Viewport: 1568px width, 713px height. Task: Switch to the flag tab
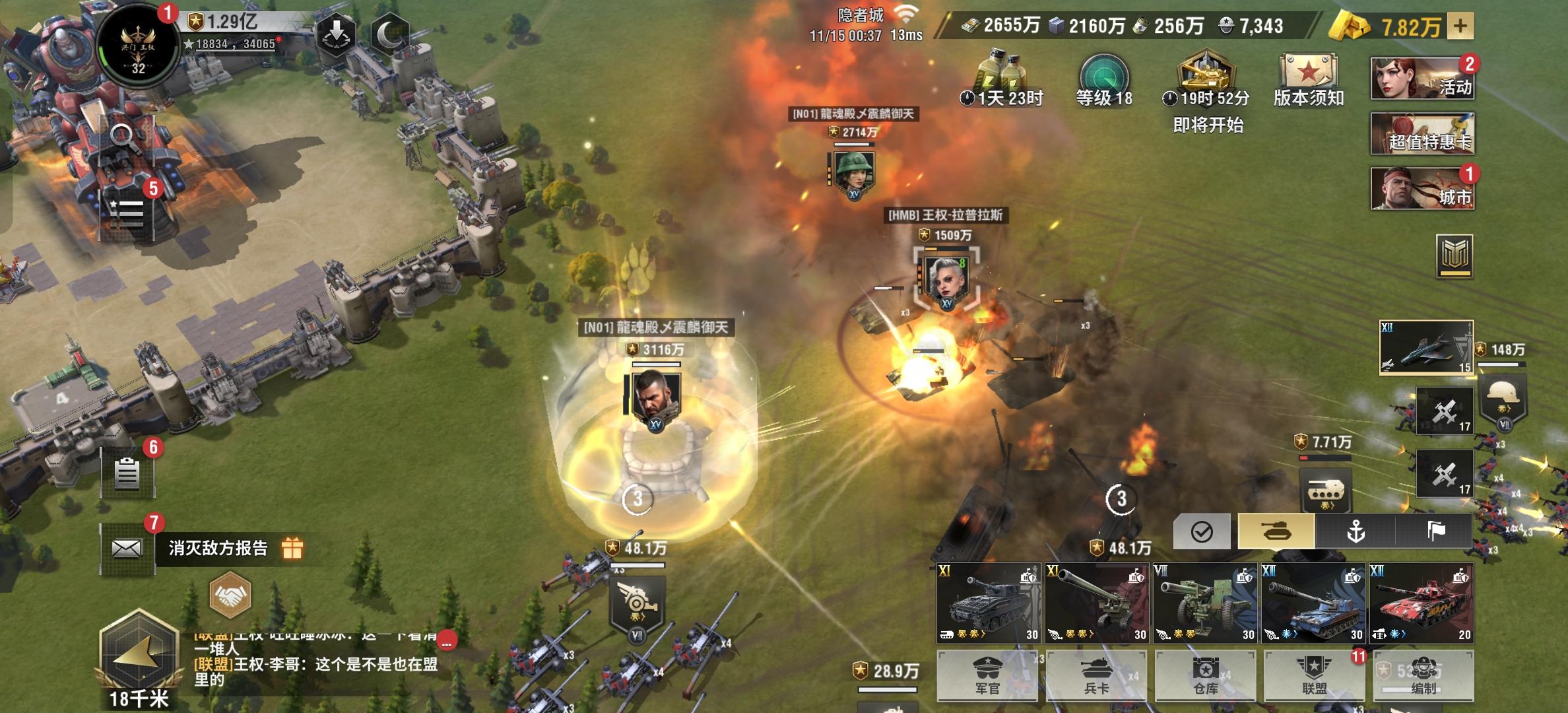click(x=1435, y=531)
